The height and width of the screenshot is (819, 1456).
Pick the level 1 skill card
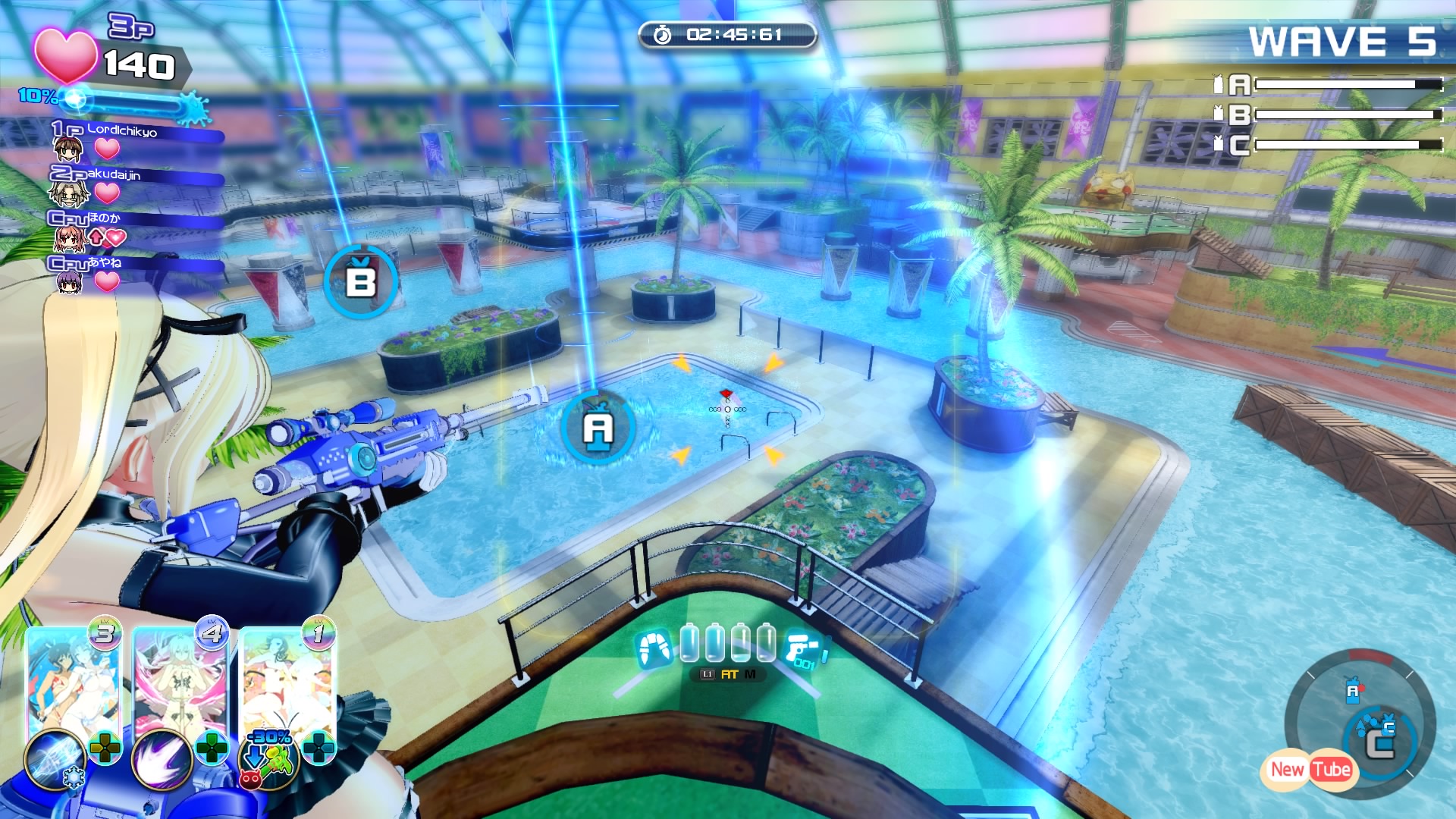tap(287, 682)
